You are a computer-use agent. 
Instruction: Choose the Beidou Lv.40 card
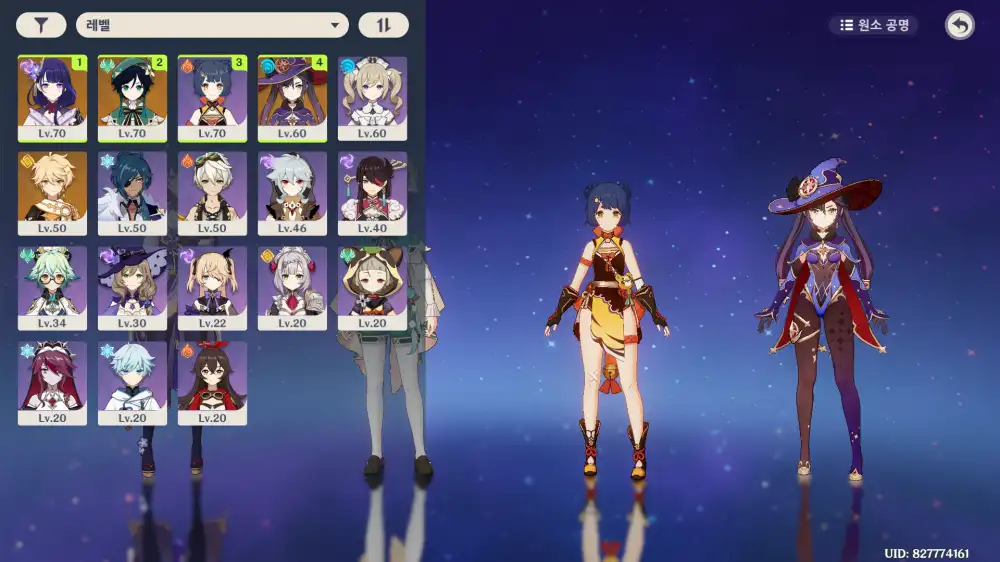[372, 193]
